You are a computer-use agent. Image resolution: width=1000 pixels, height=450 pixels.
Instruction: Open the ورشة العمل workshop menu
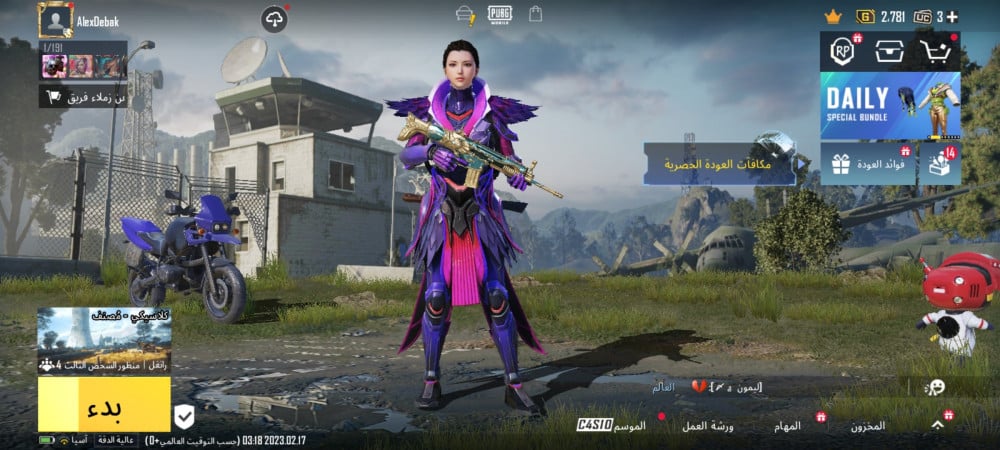[715, 425]
